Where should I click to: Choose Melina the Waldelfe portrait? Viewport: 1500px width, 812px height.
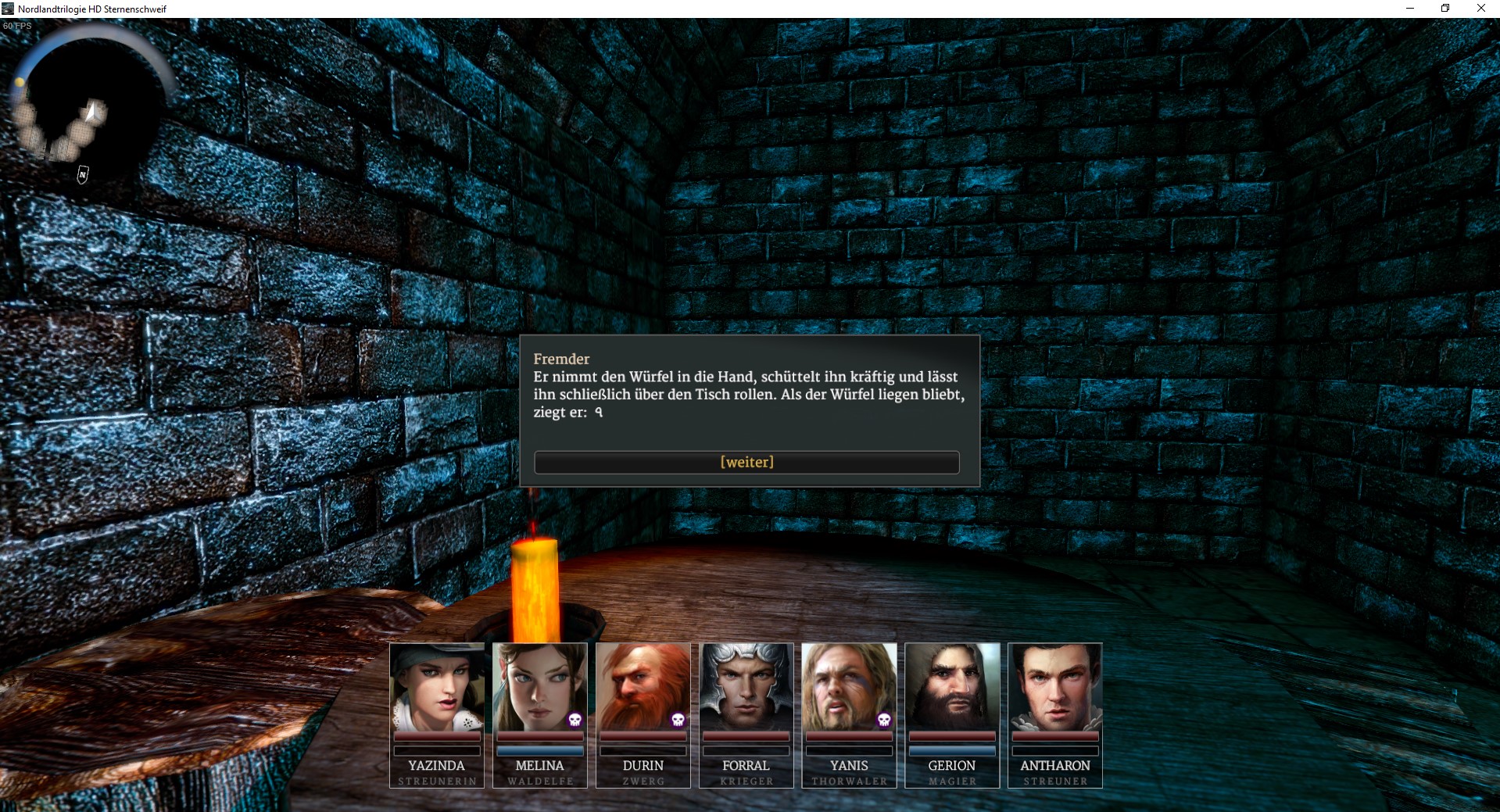point(540,687)
